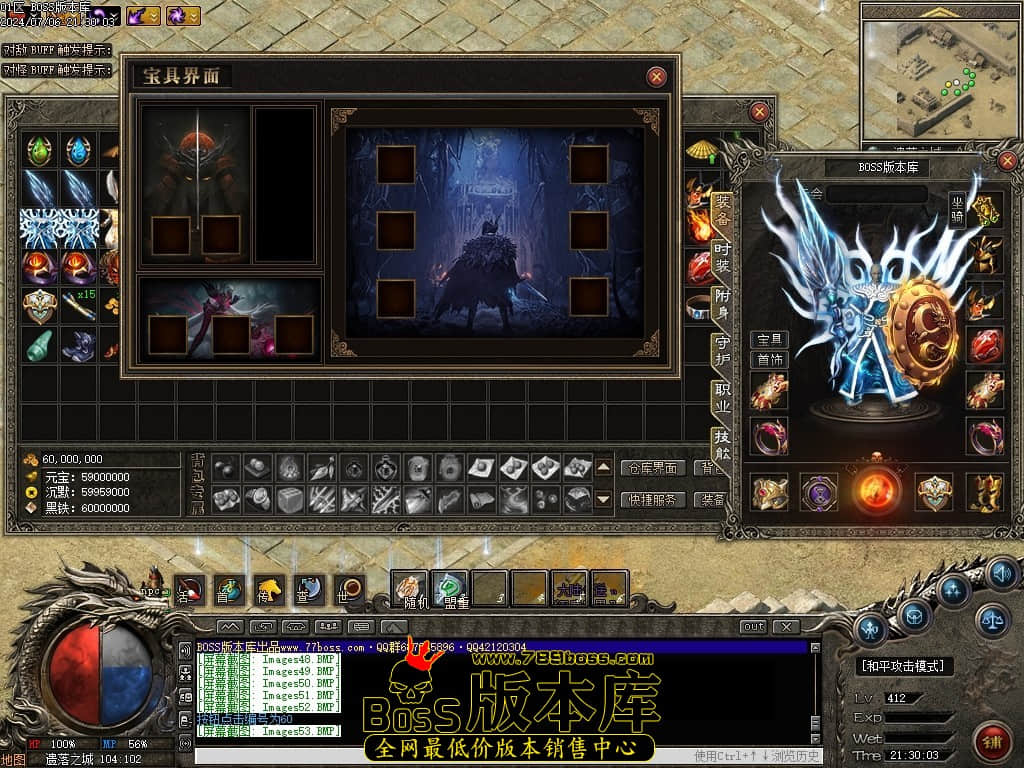Click the sound speaker button

(x=1003, y=572)
